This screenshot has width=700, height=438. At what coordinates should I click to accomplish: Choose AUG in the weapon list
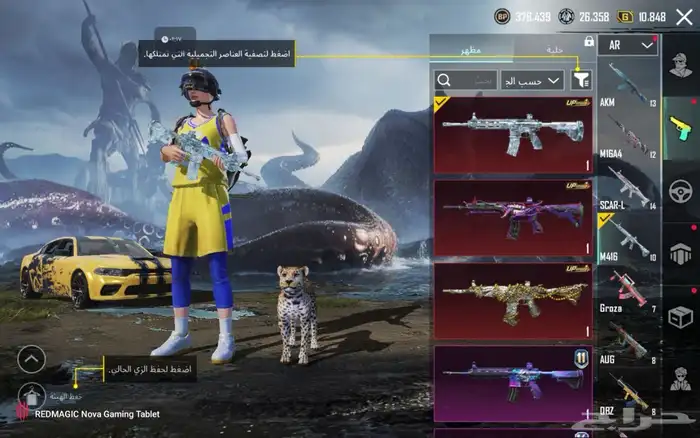[x=628, y=341]
